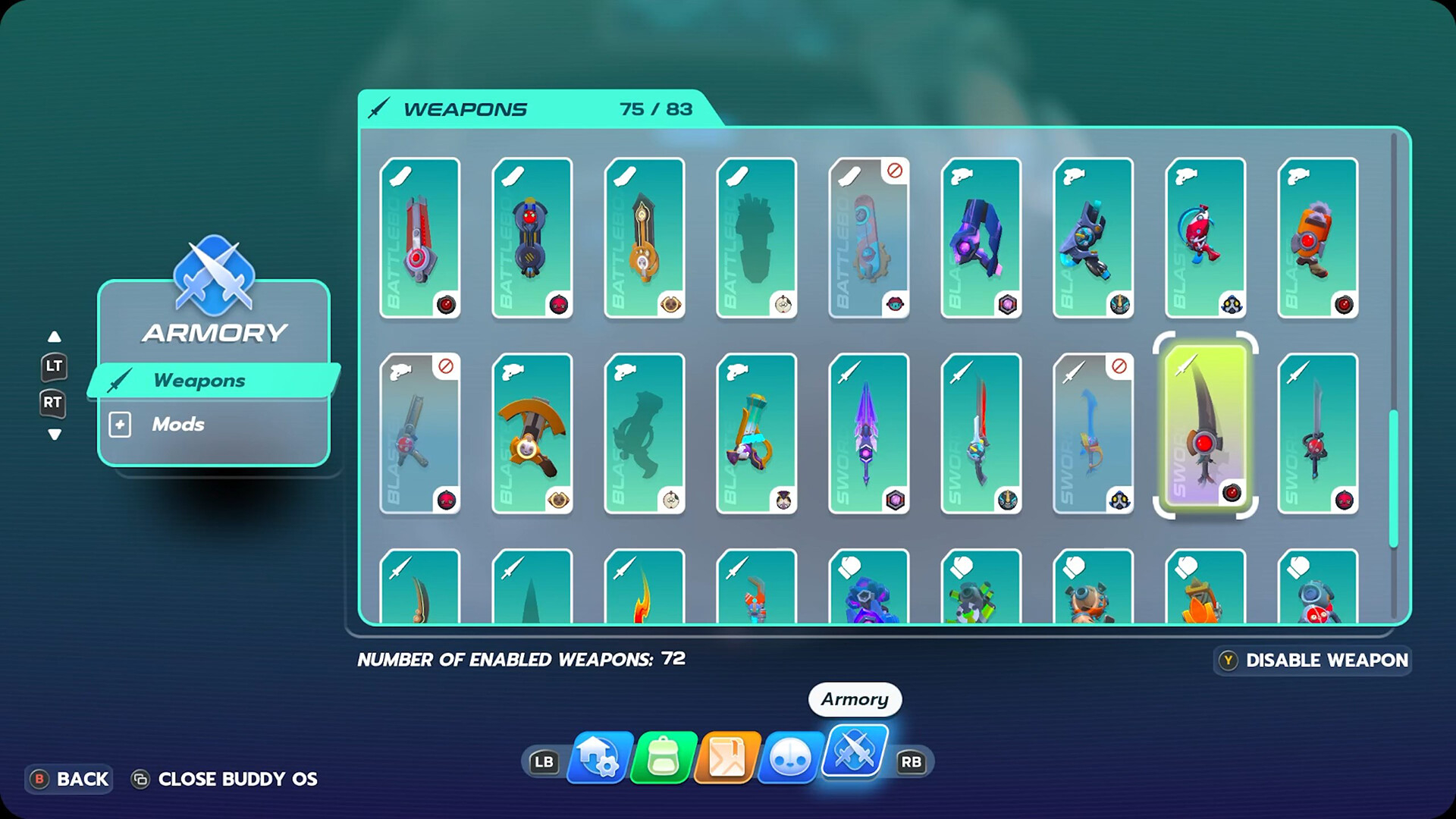The image size is (1456, 819).
Task: Click the up arrow above the LT button
Action: point(54,336)
